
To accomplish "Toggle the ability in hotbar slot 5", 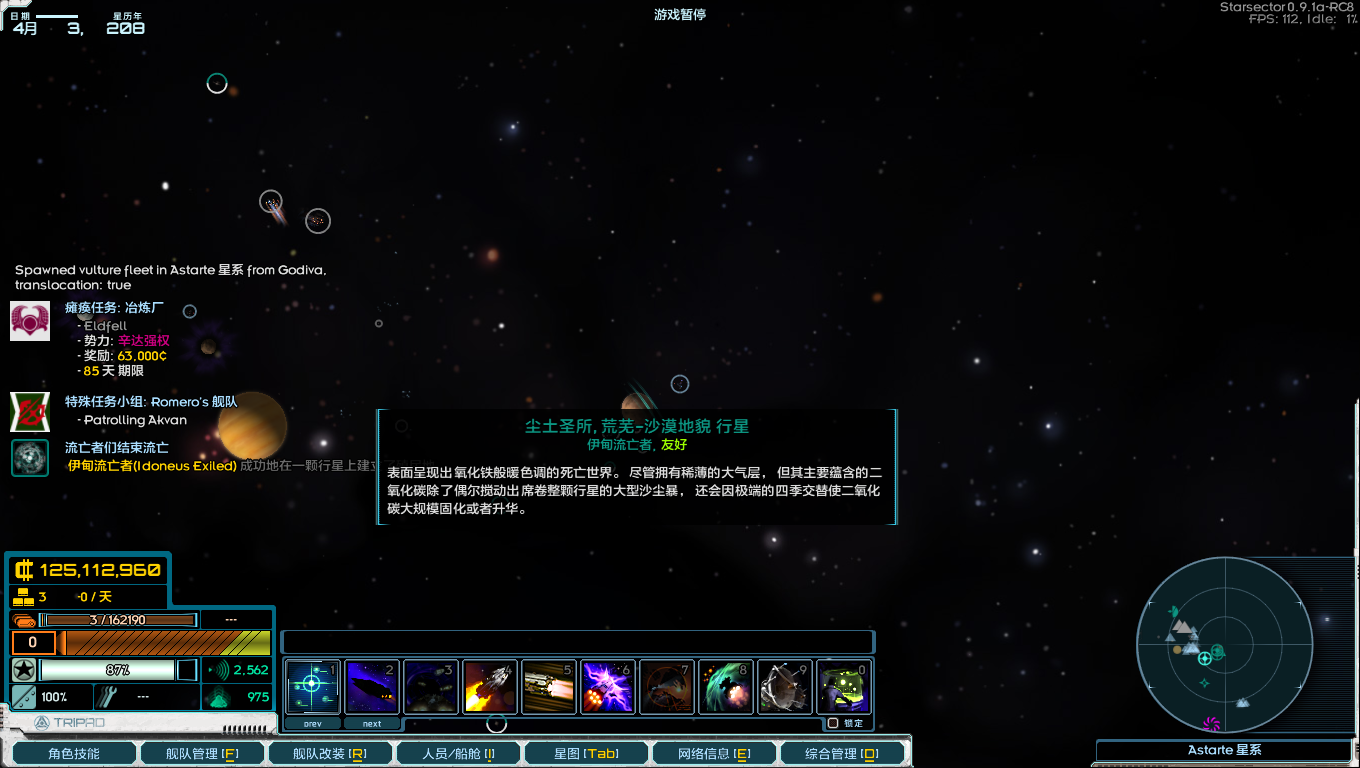I will (x=549, y=686).
